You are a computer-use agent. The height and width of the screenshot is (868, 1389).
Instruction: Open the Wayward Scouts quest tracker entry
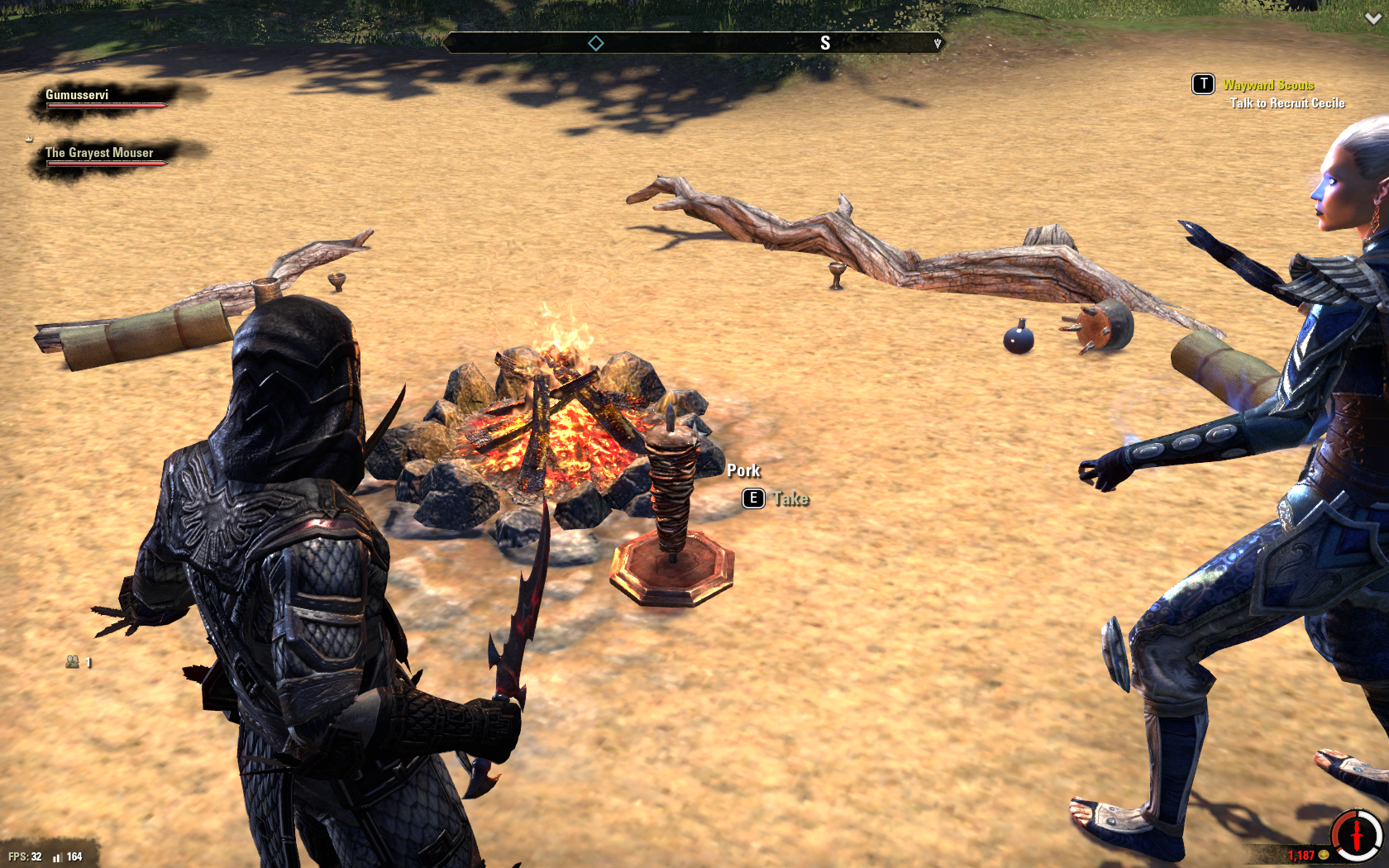(1268, 85)
